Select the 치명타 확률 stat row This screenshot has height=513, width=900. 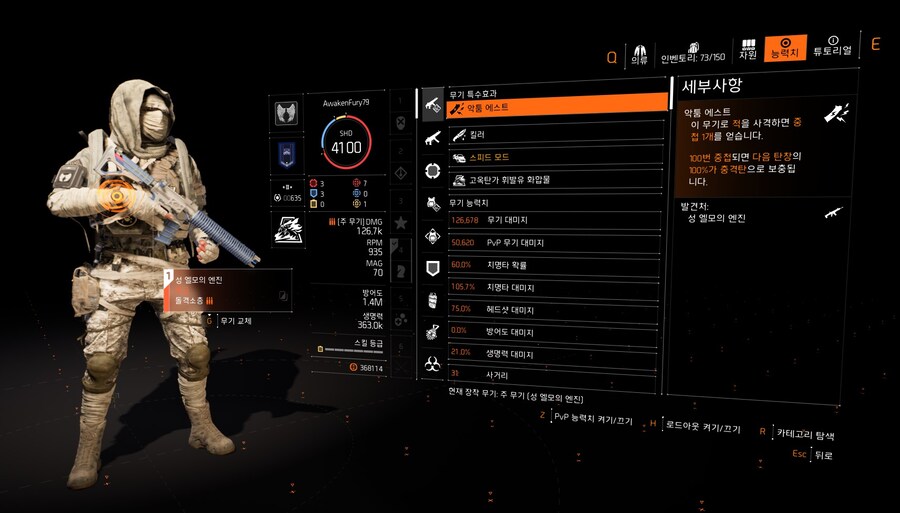point(556,265)
